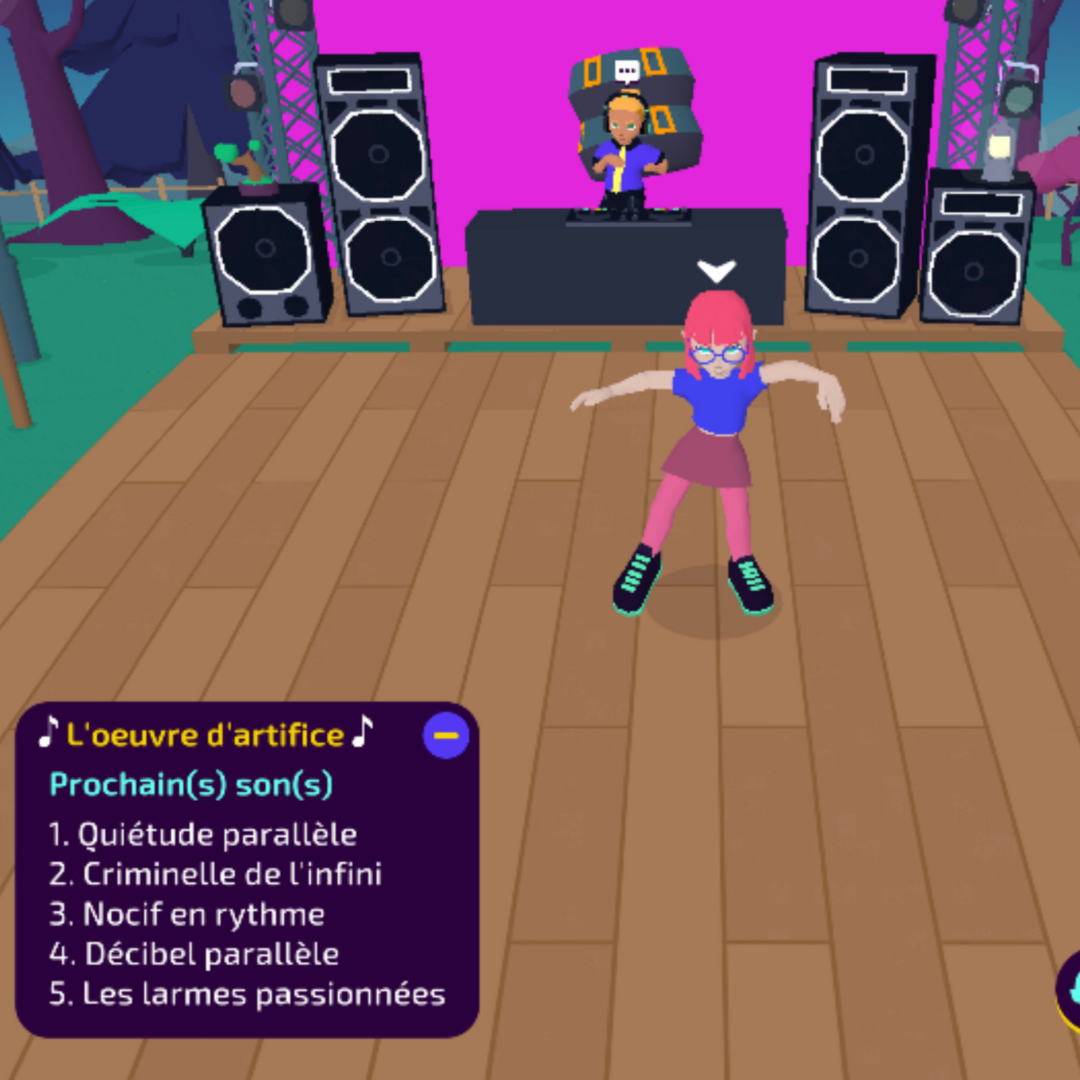Viewport: 1080px width, 1080px height.
Task: Pick Nocif en rythme from the playlist
Action: 188,914
